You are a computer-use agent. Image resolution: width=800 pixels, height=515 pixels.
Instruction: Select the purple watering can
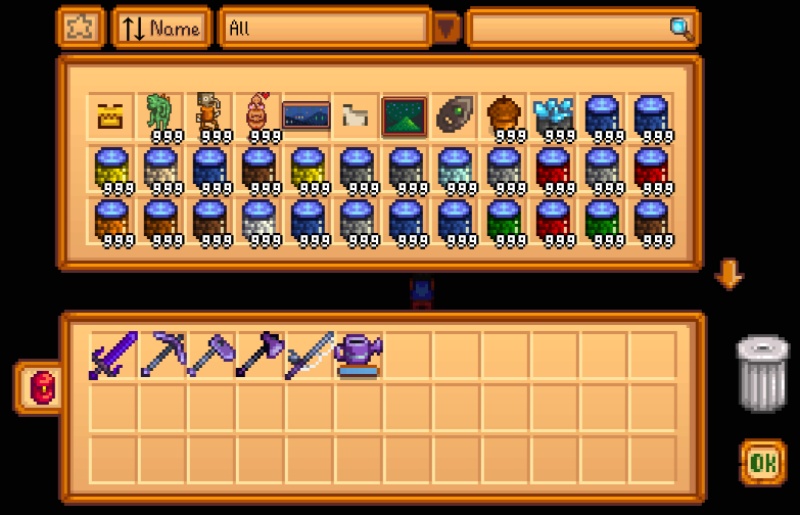pos(357,355)
